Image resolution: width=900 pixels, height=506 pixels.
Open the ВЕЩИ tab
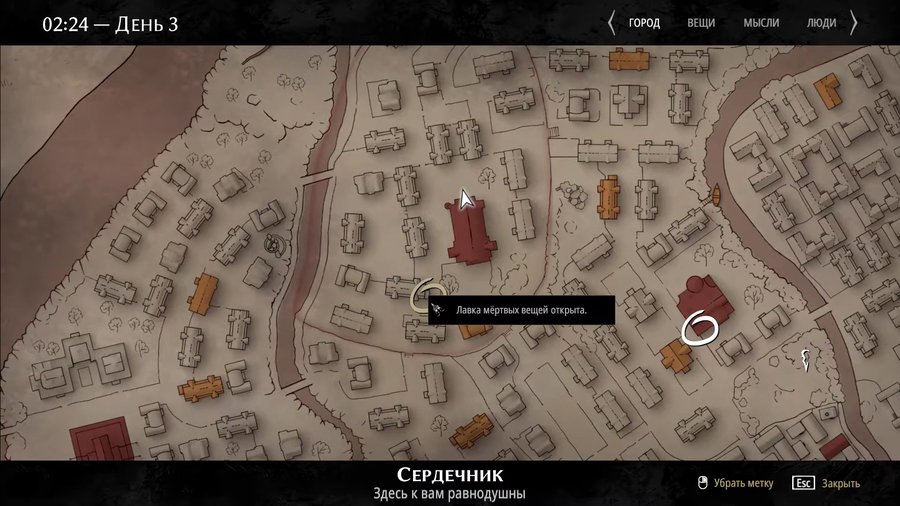click(702, 23)
